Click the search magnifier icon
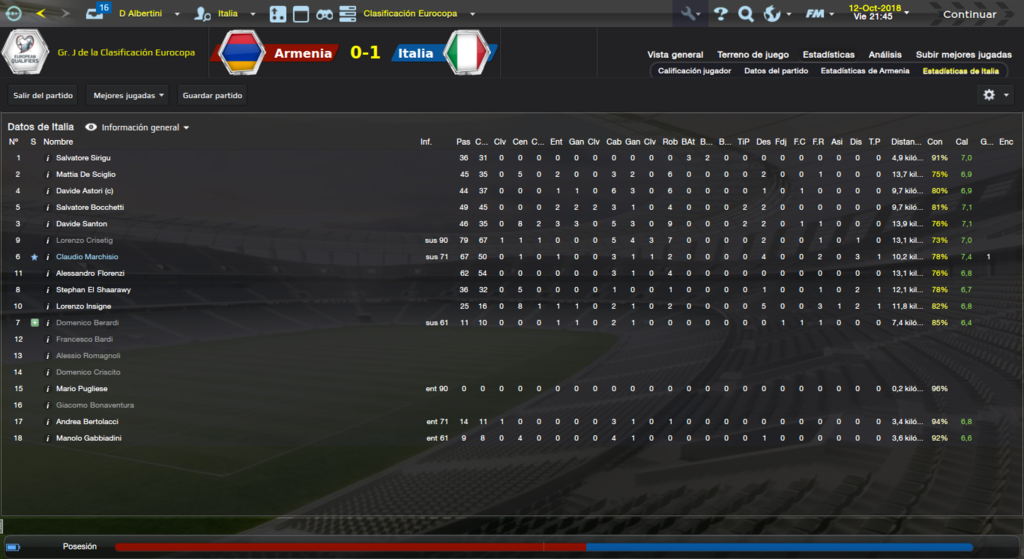 pos(745,14)
